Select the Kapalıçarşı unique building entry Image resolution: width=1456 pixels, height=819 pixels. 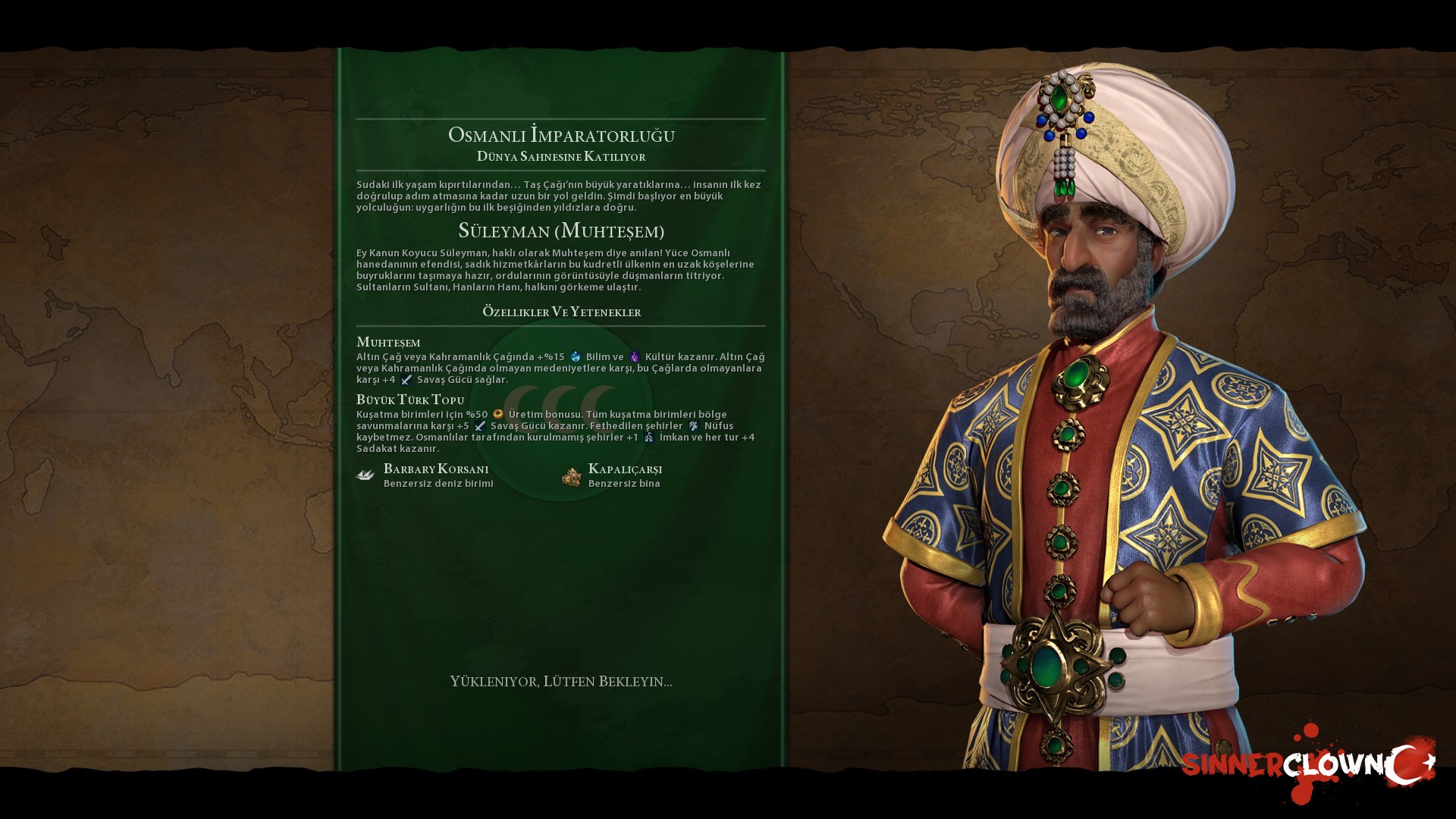[x=624, y=475]
